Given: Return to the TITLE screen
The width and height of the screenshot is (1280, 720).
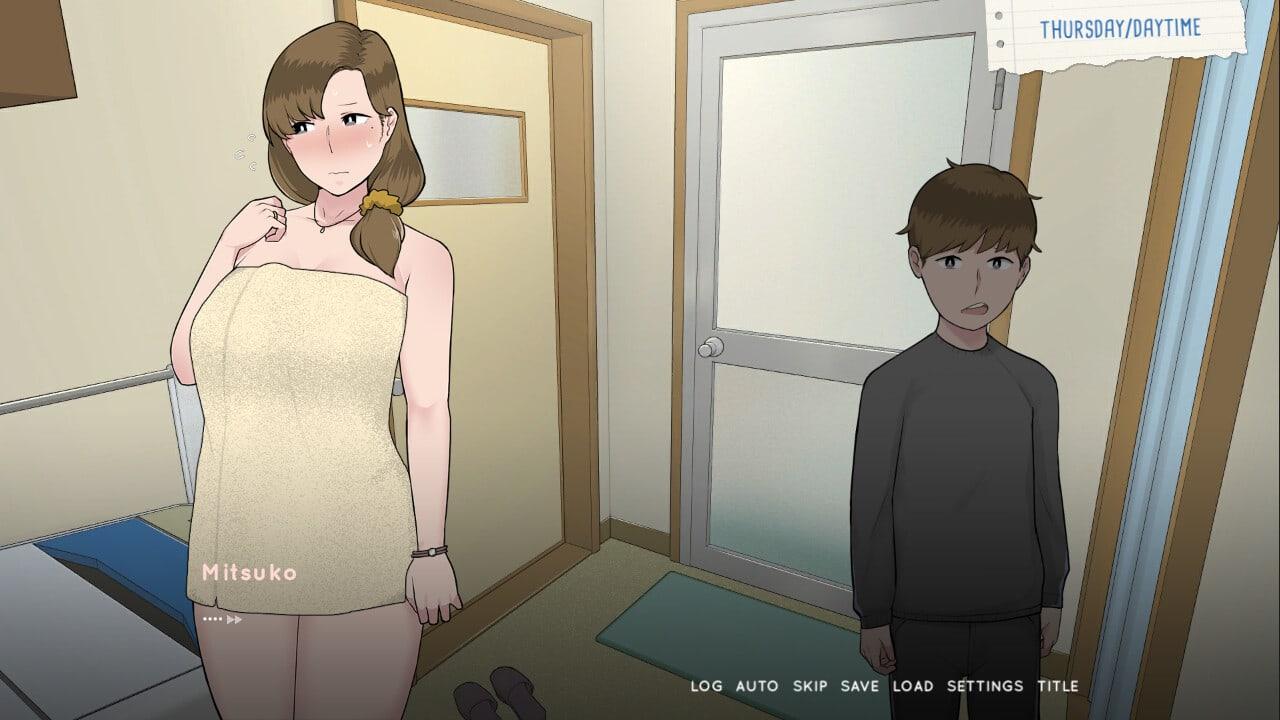Looking at the screenshot, I should coord(1055,686).
